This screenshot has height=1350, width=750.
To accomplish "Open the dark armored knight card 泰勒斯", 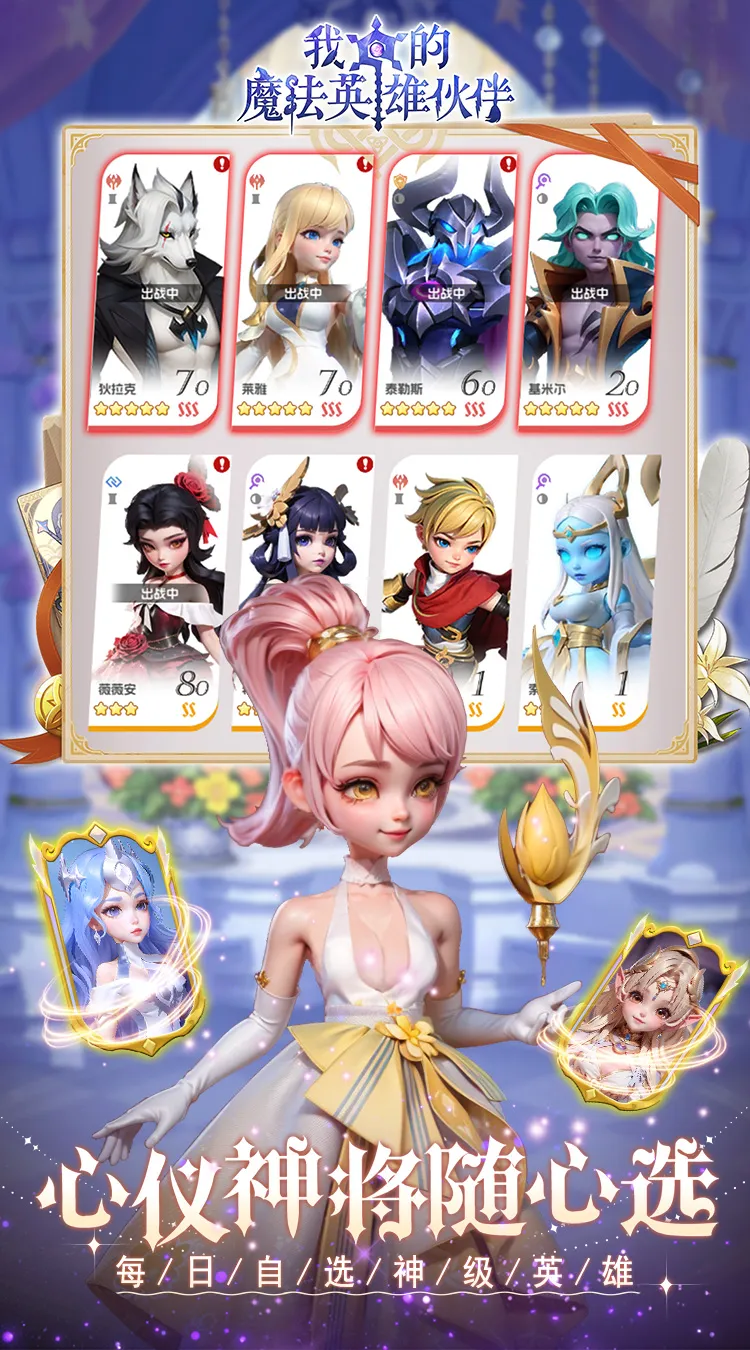I will tap(446, 290).
